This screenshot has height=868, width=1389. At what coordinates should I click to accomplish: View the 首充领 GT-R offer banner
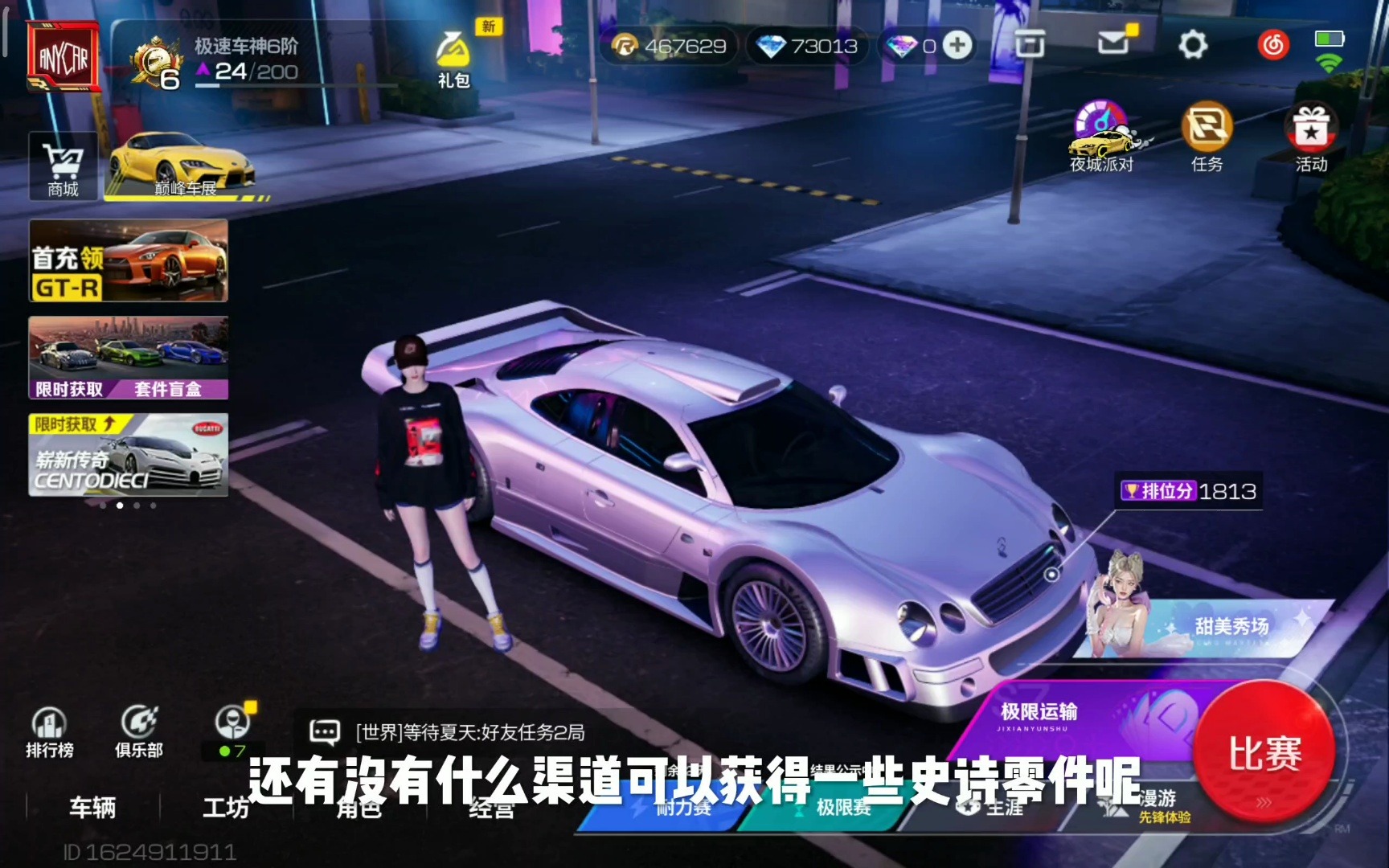tap(129, 261)
